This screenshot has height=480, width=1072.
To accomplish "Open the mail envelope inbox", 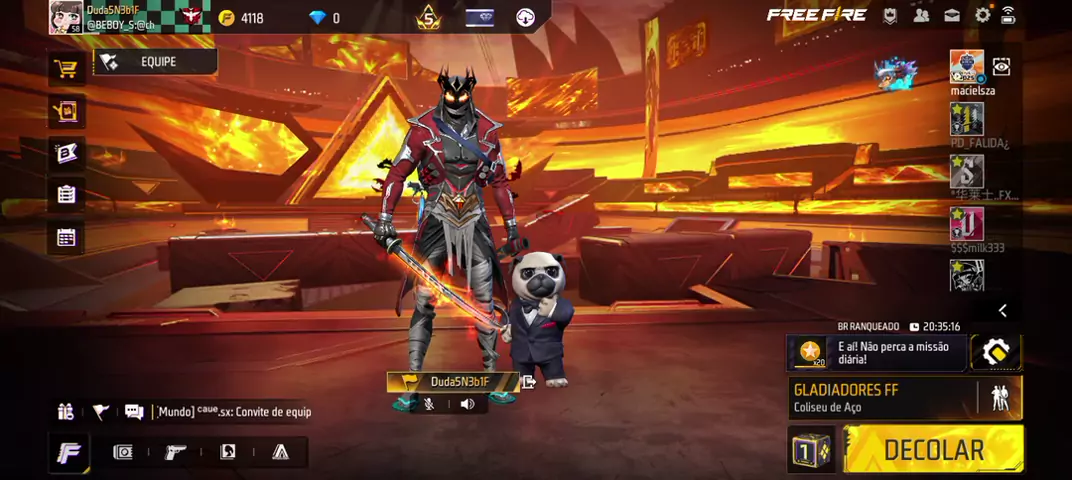I will point(952,15).
